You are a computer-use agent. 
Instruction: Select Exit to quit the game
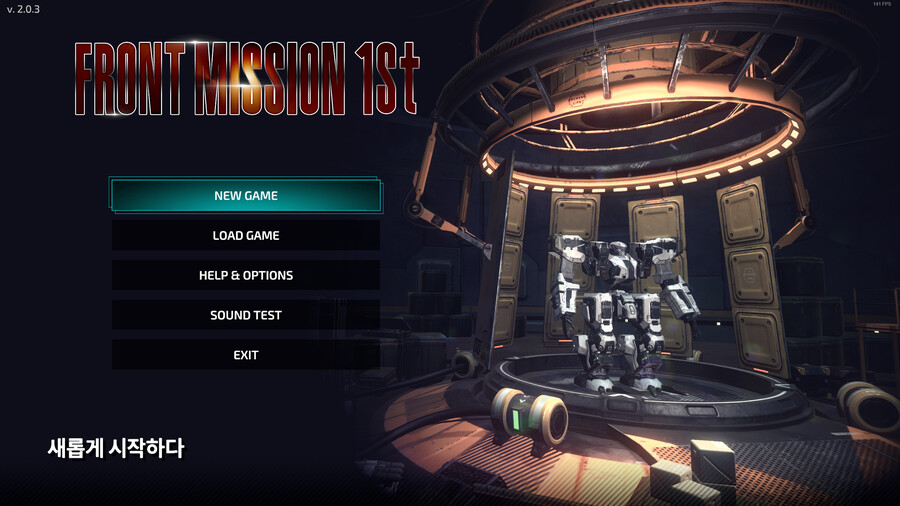click(246, 355)
